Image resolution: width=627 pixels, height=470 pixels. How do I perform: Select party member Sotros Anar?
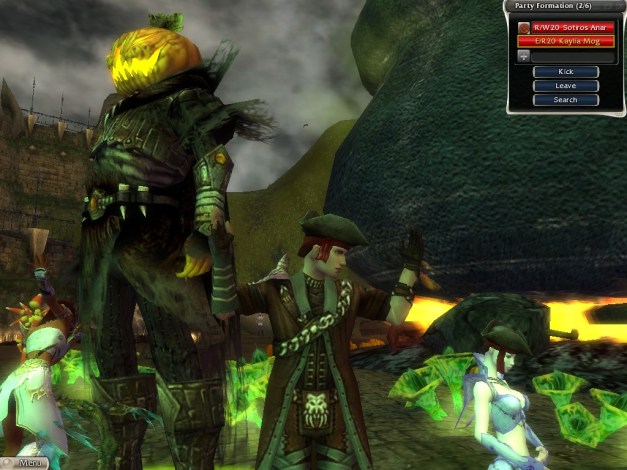pyautogui.click(x=572, y=28)
